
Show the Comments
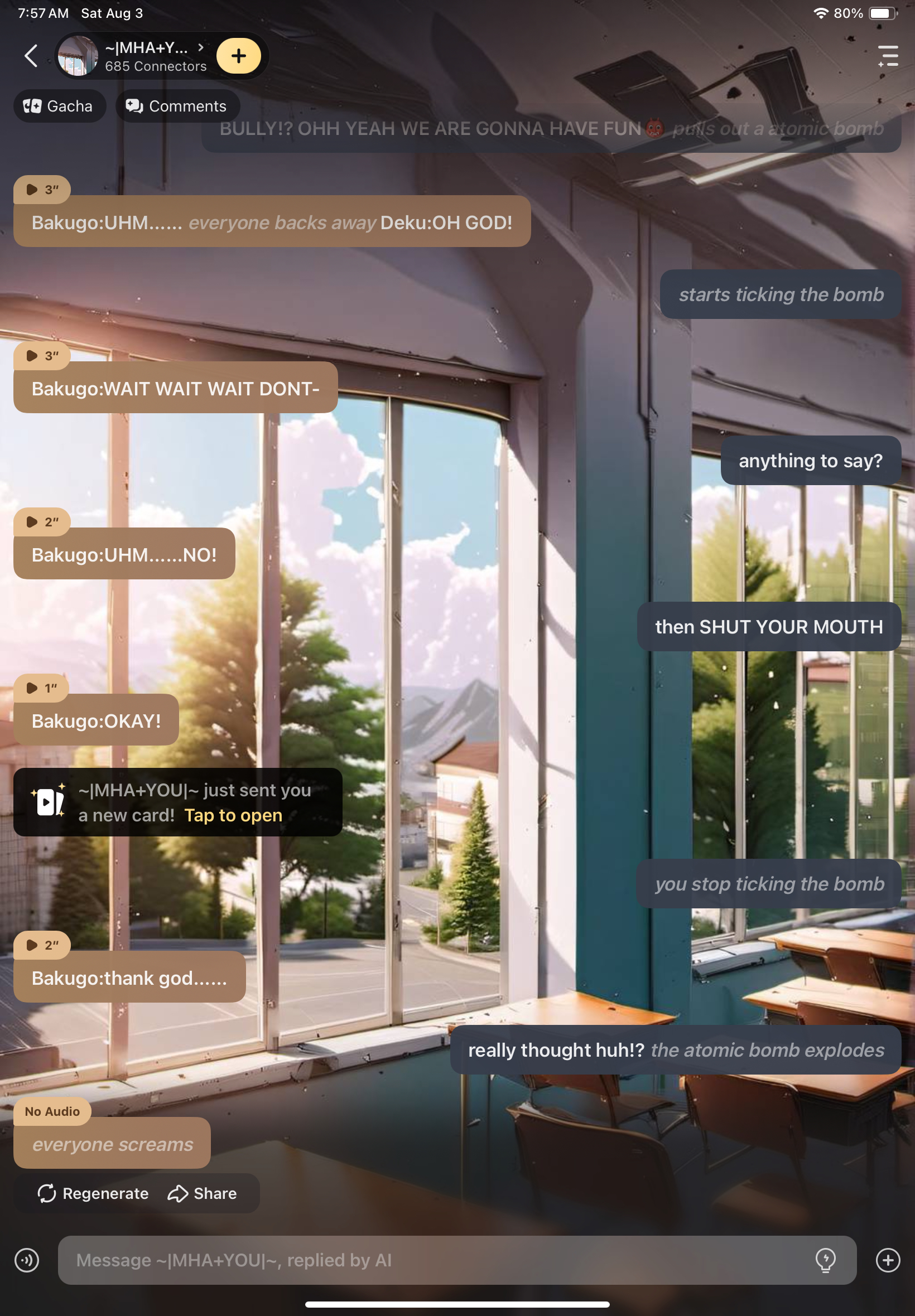pyautogui.click(x=177, y=106)
